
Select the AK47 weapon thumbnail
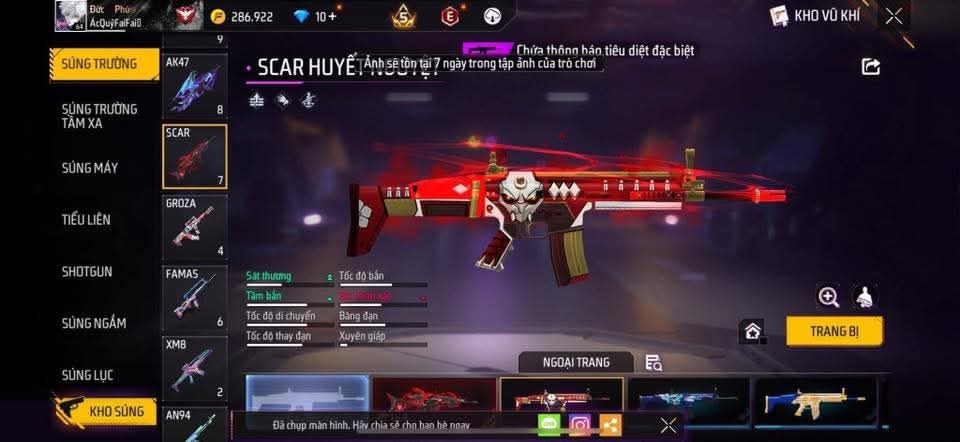tap(194, 85)
